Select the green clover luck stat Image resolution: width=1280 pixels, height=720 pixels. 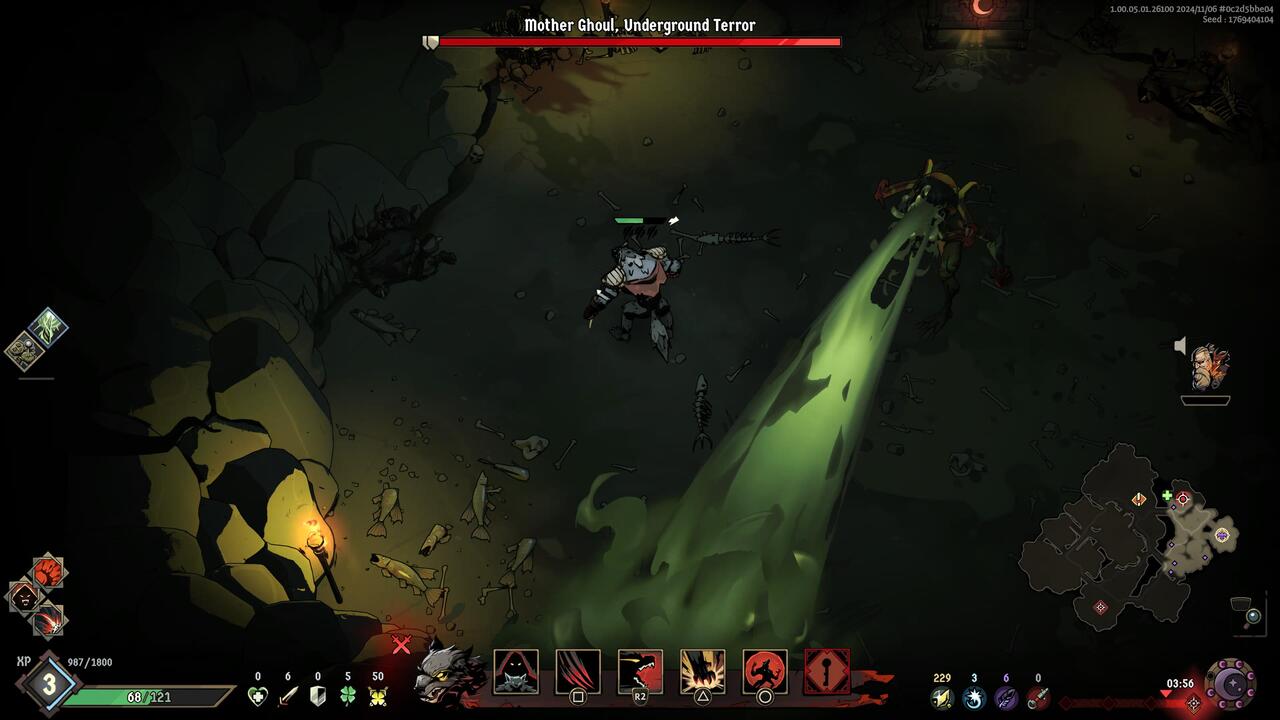pos(348,696)
